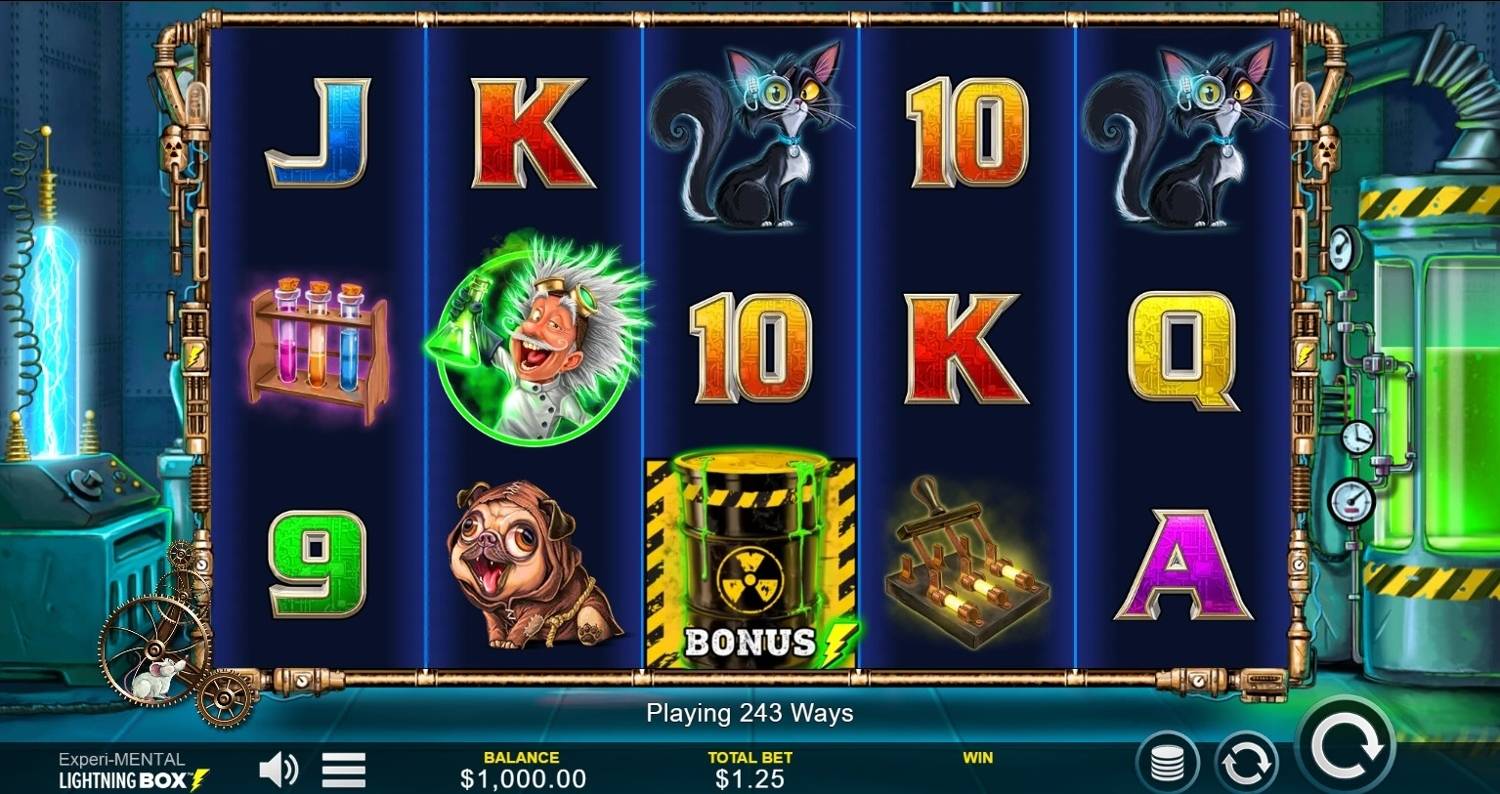Viewport: 1500px width, 794px height.
Task: Open the coin stack bet options
Action: pos(1167,765)
